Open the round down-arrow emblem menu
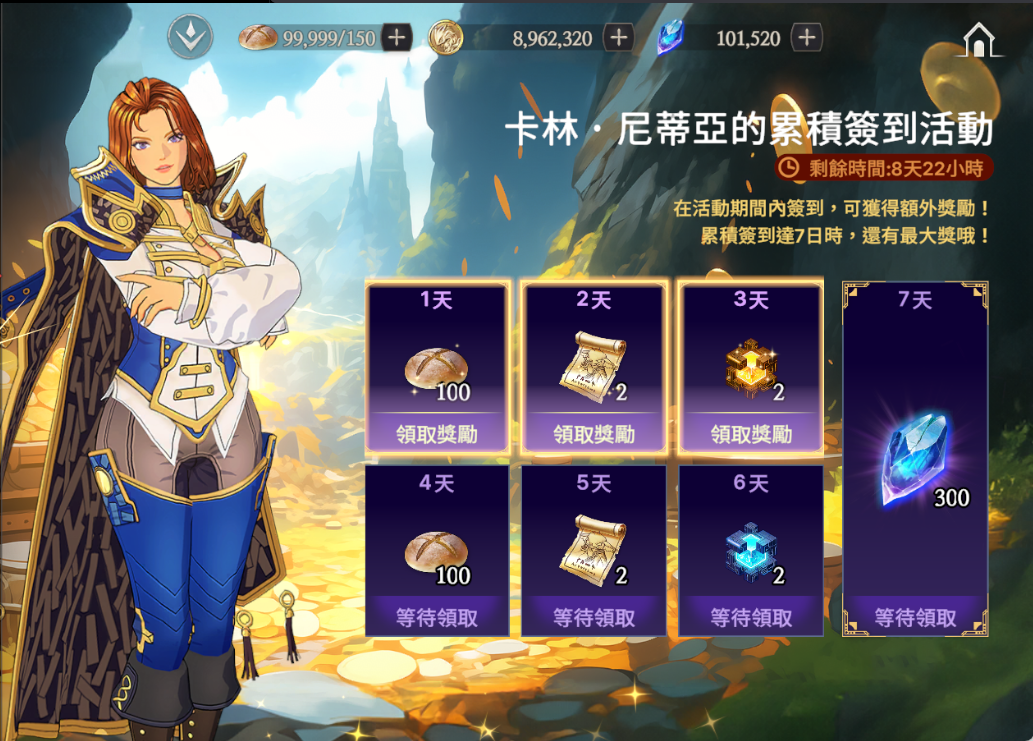 coord(188,36)
